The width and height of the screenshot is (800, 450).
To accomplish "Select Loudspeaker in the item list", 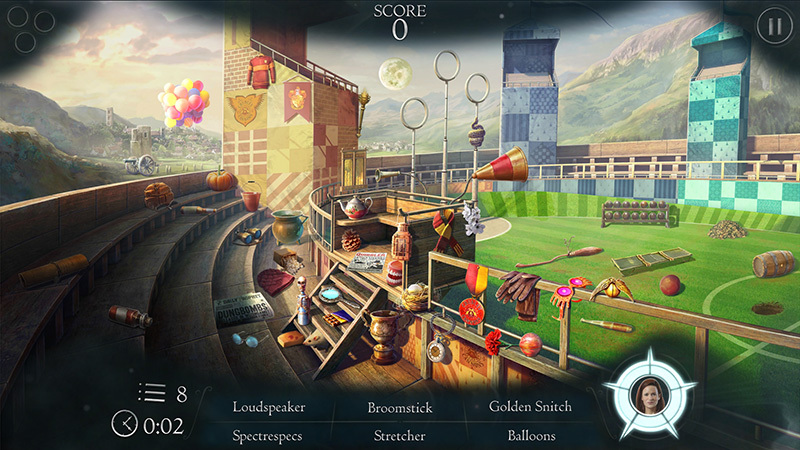I will pyautogui.click(x=269, y=407).
